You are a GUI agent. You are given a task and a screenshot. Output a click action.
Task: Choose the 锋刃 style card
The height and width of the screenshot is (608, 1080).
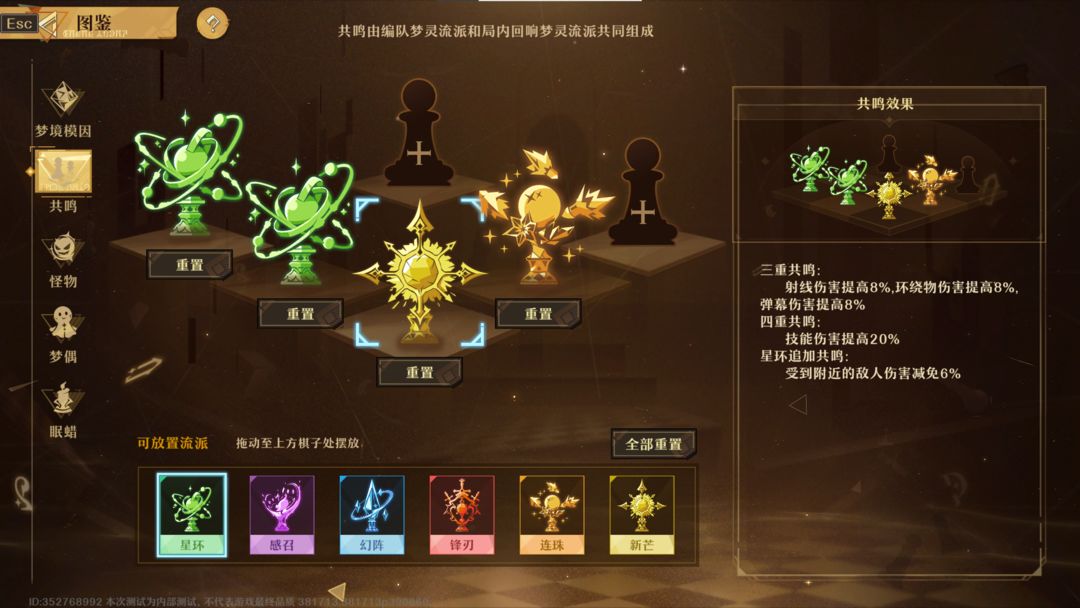(x=461, y=514)
